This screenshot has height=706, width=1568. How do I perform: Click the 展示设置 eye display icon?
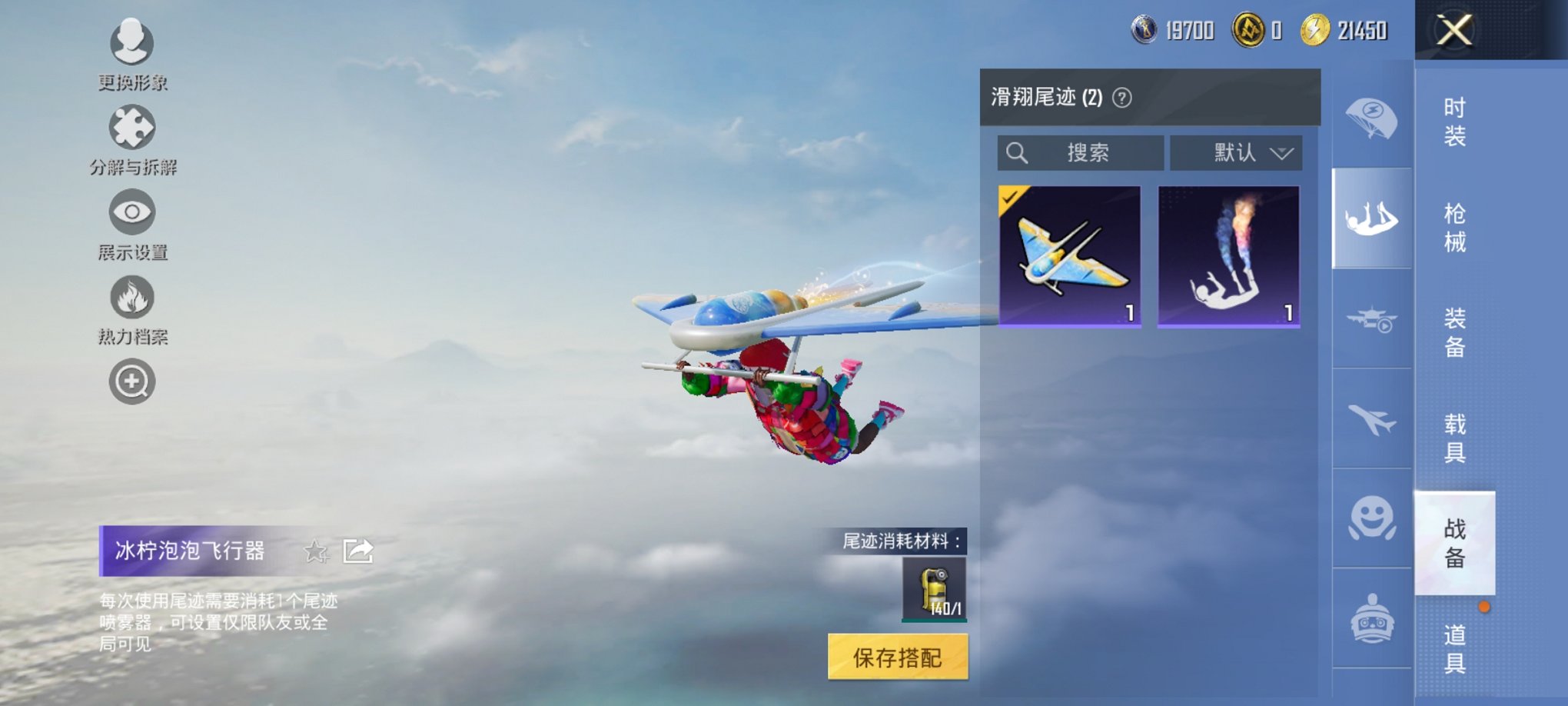[x=131, y=213]
